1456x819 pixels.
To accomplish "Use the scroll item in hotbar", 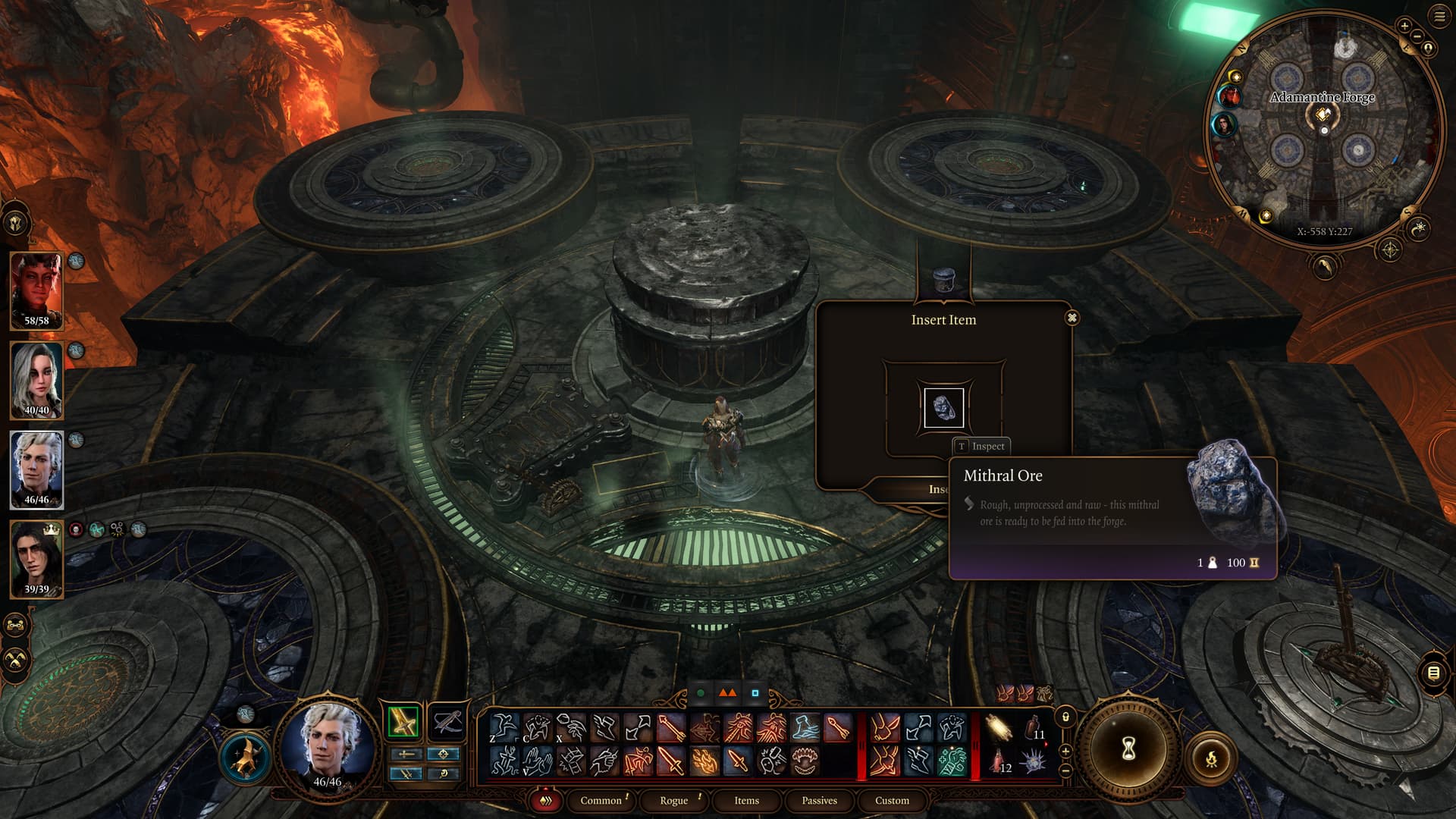I will [999, 729].
